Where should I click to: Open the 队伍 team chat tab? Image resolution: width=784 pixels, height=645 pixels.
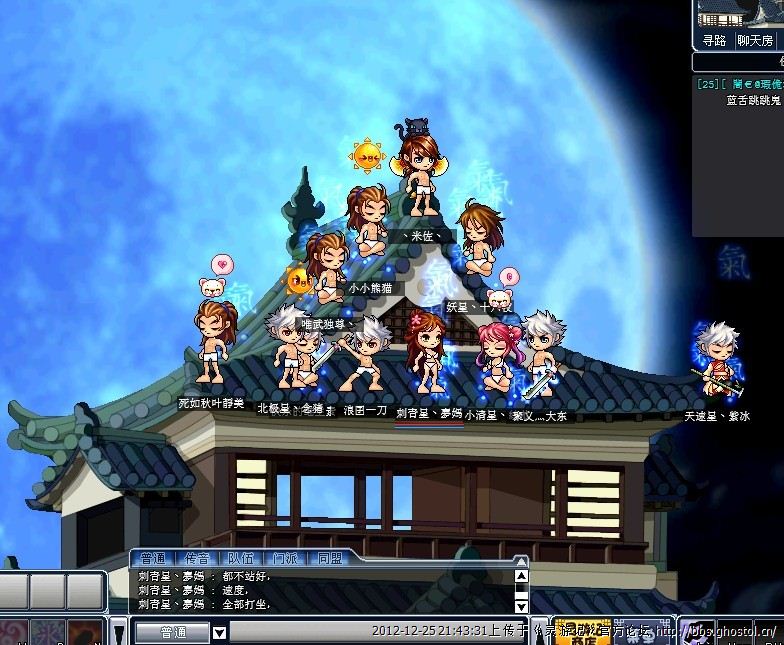(x=241, y=559)
